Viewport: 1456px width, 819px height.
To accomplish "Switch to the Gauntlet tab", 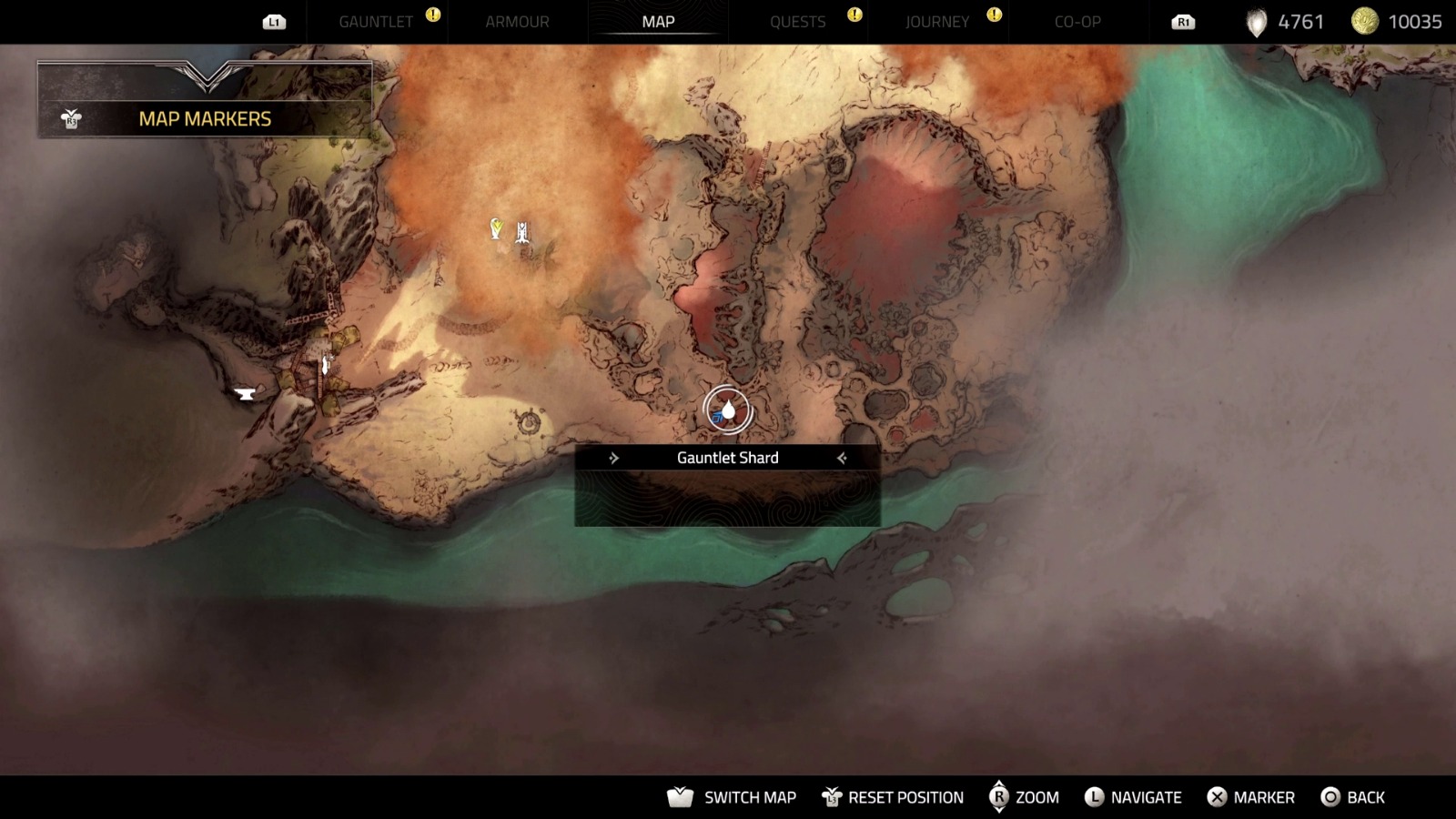I will (375, 22).
